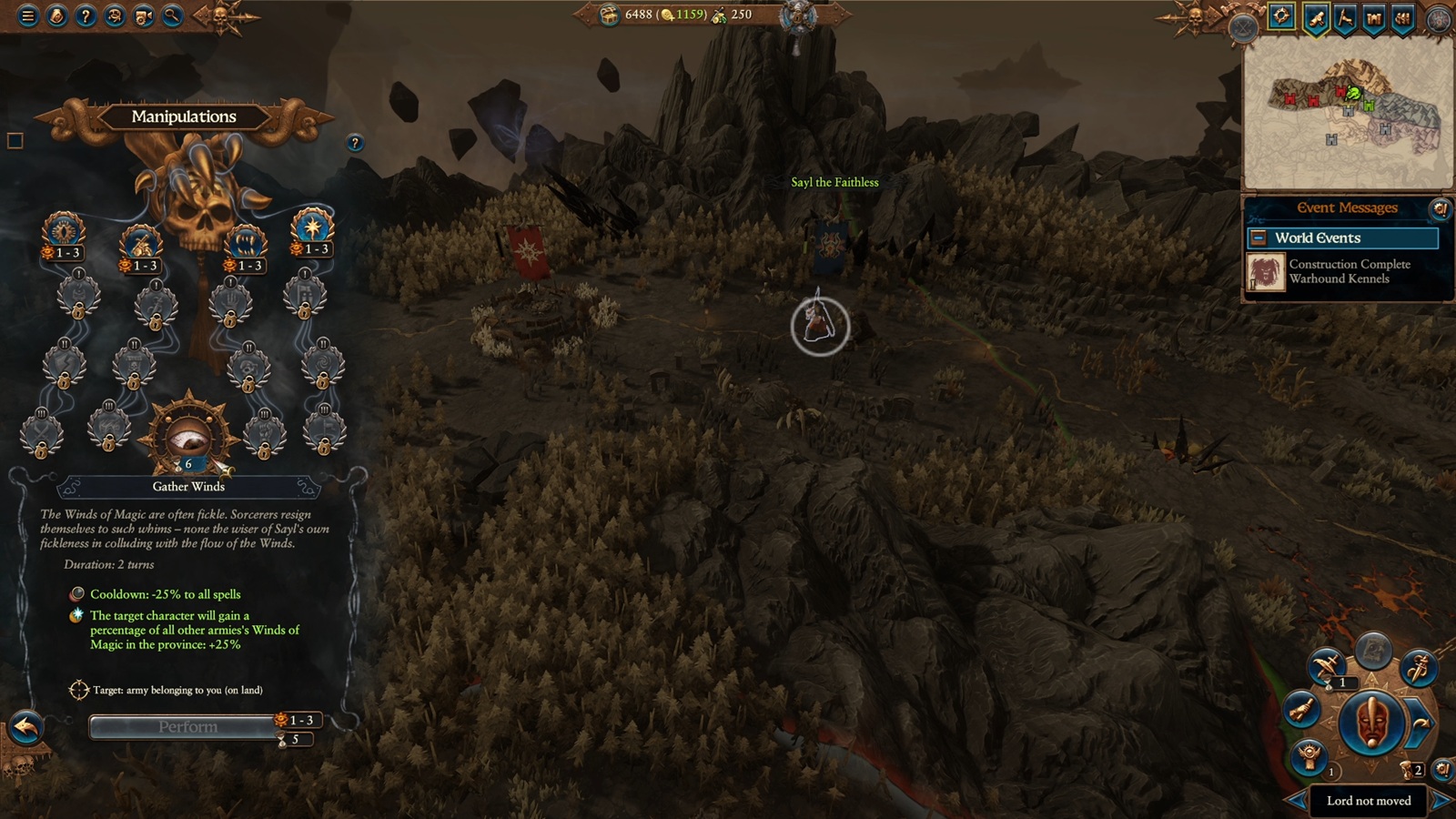Open the Manipulations panel help button

click(x=355, y=143)
